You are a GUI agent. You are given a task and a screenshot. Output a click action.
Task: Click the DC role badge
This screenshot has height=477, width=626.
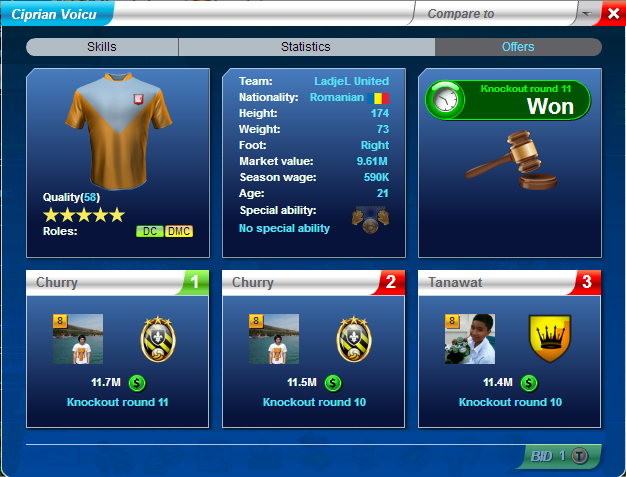pyautogui.click(x=150, y=231)
